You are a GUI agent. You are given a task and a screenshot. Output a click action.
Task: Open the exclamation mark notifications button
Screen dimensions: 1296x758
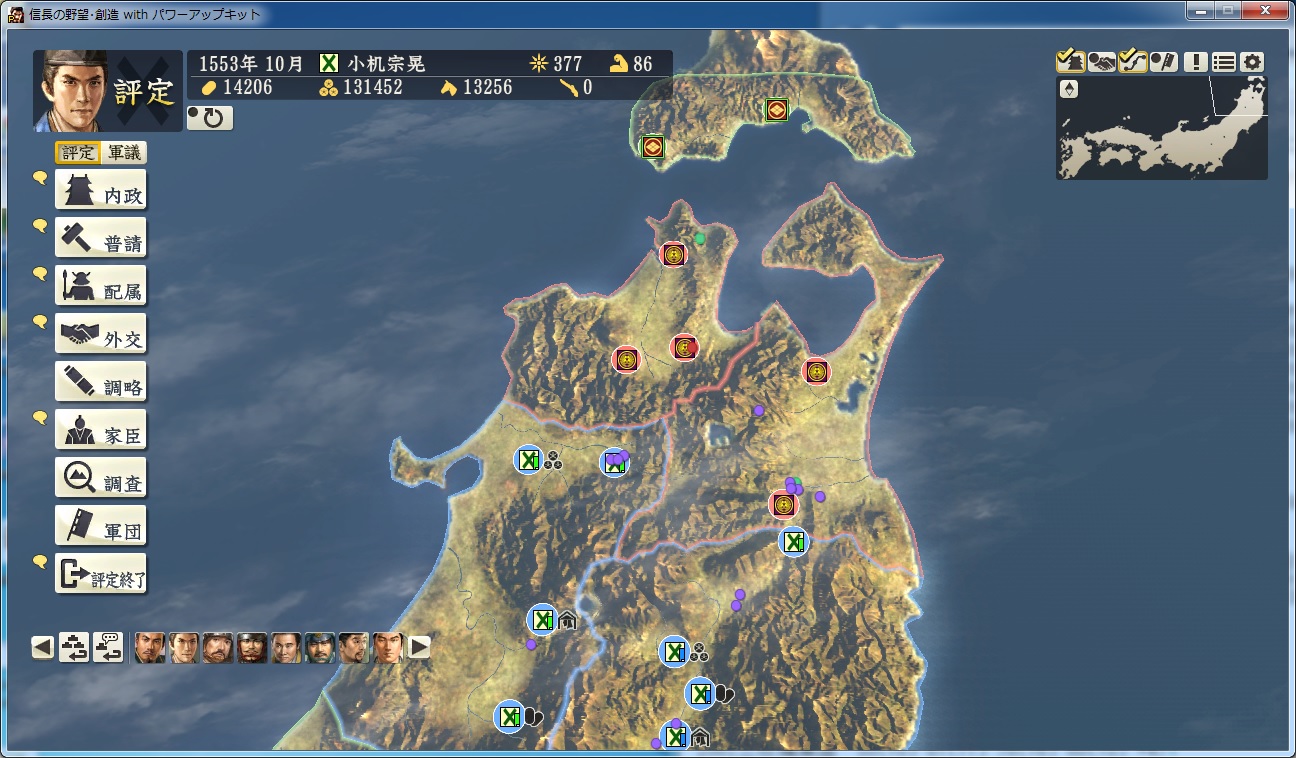click(1195, 62)
